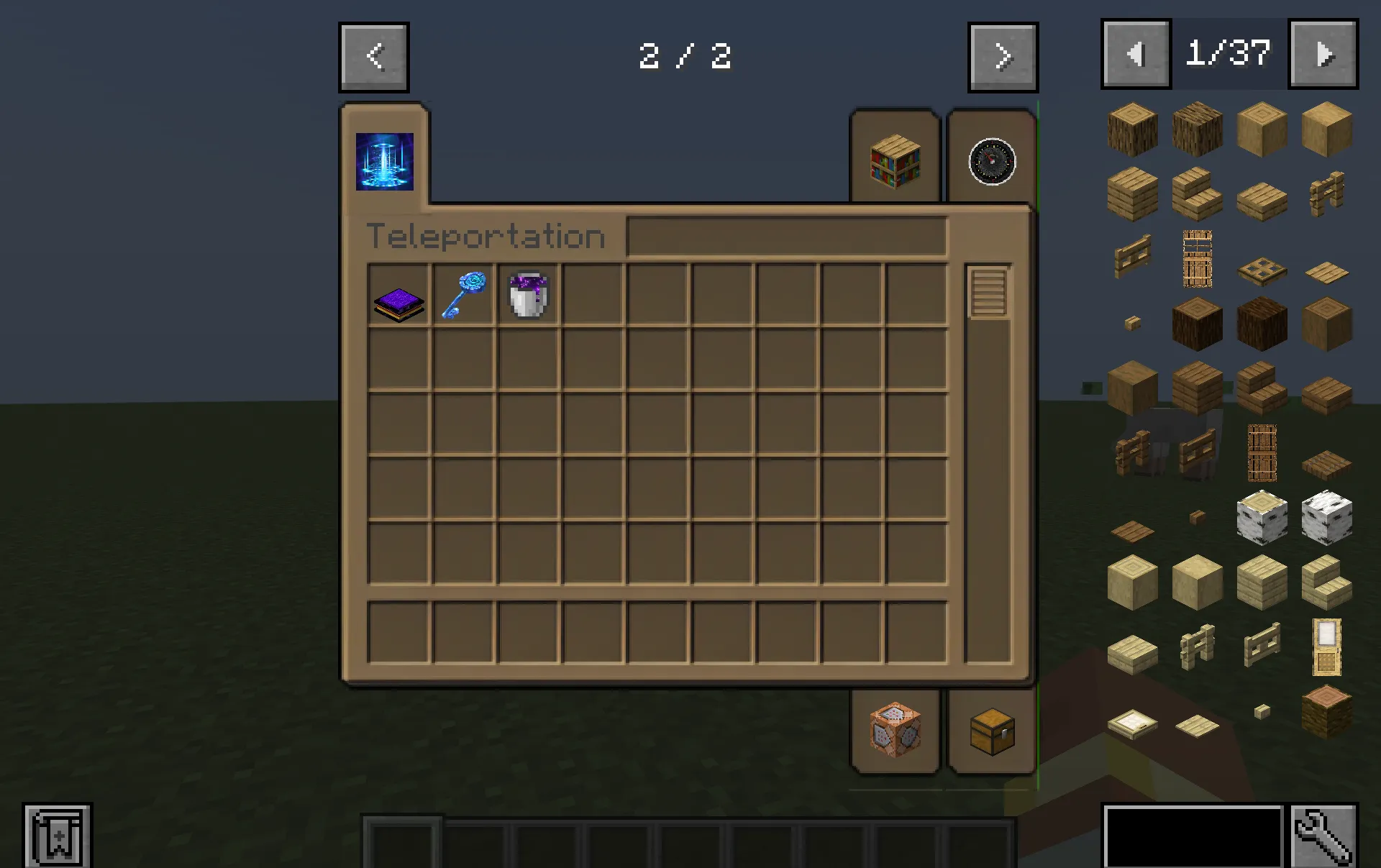Select the purple fluid bucket
The height and width of the screenshot is (868, 1381).
pyautogui.click(x=528, y=293)
